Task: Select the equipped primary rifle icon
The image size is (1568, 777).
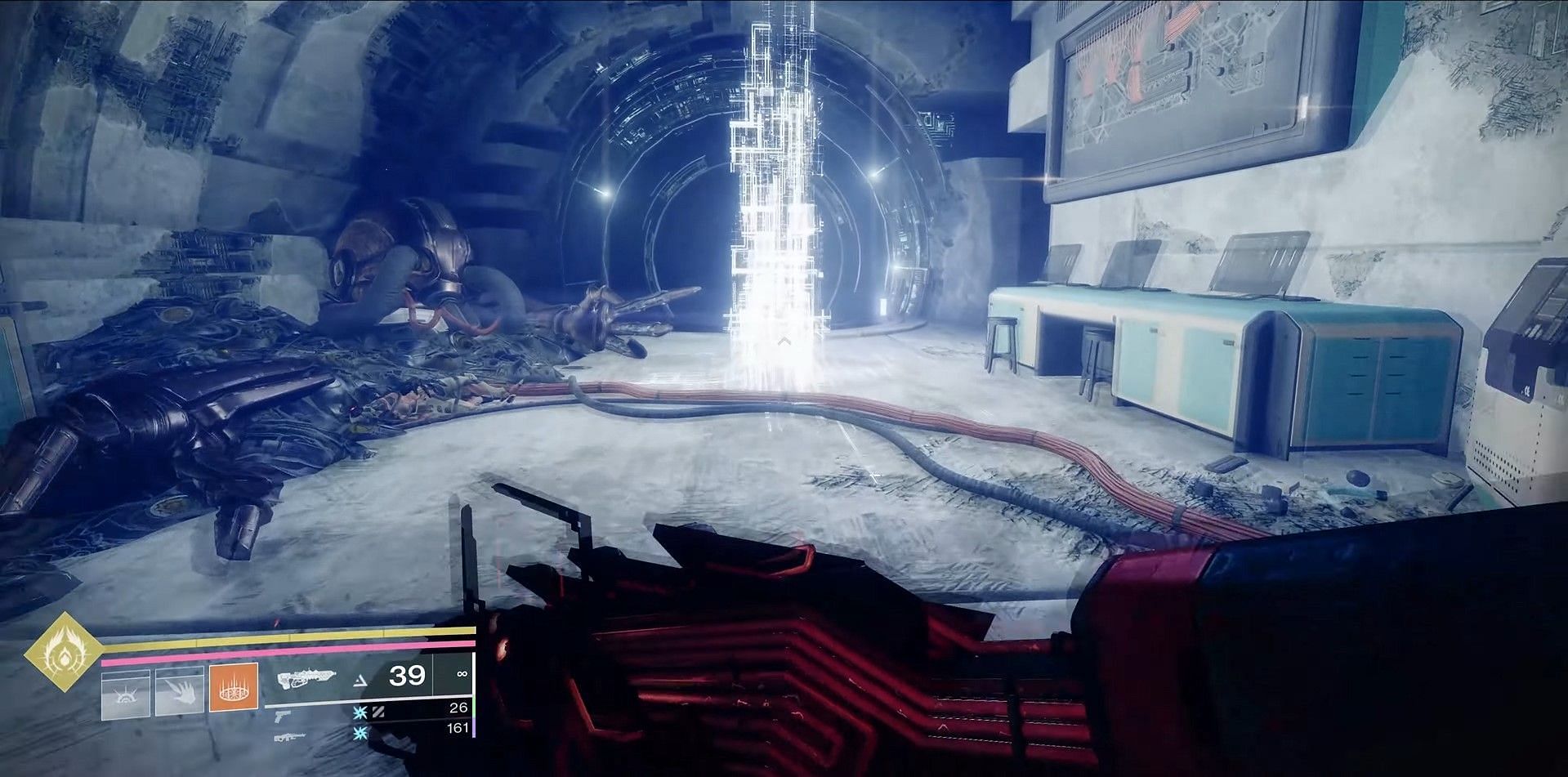Action: [x=308, y=677]
